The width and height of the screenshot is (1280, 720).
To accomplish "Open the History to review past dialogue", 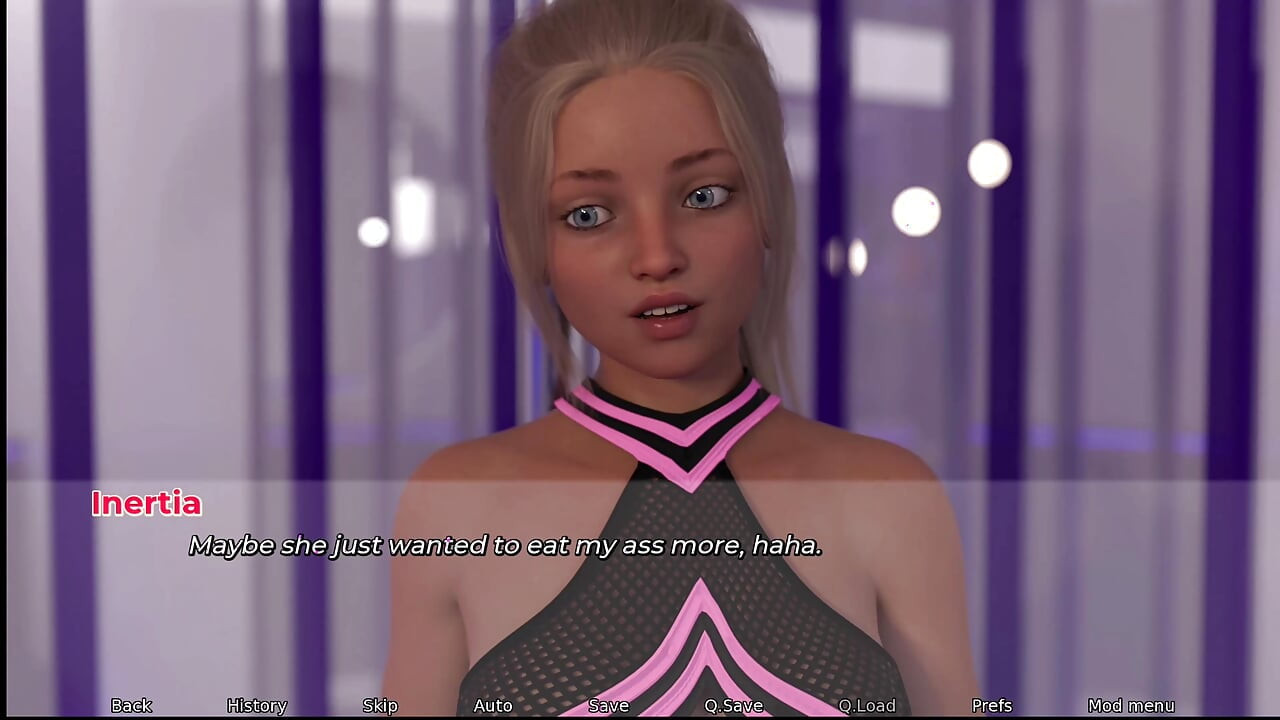I will point(257,705).
